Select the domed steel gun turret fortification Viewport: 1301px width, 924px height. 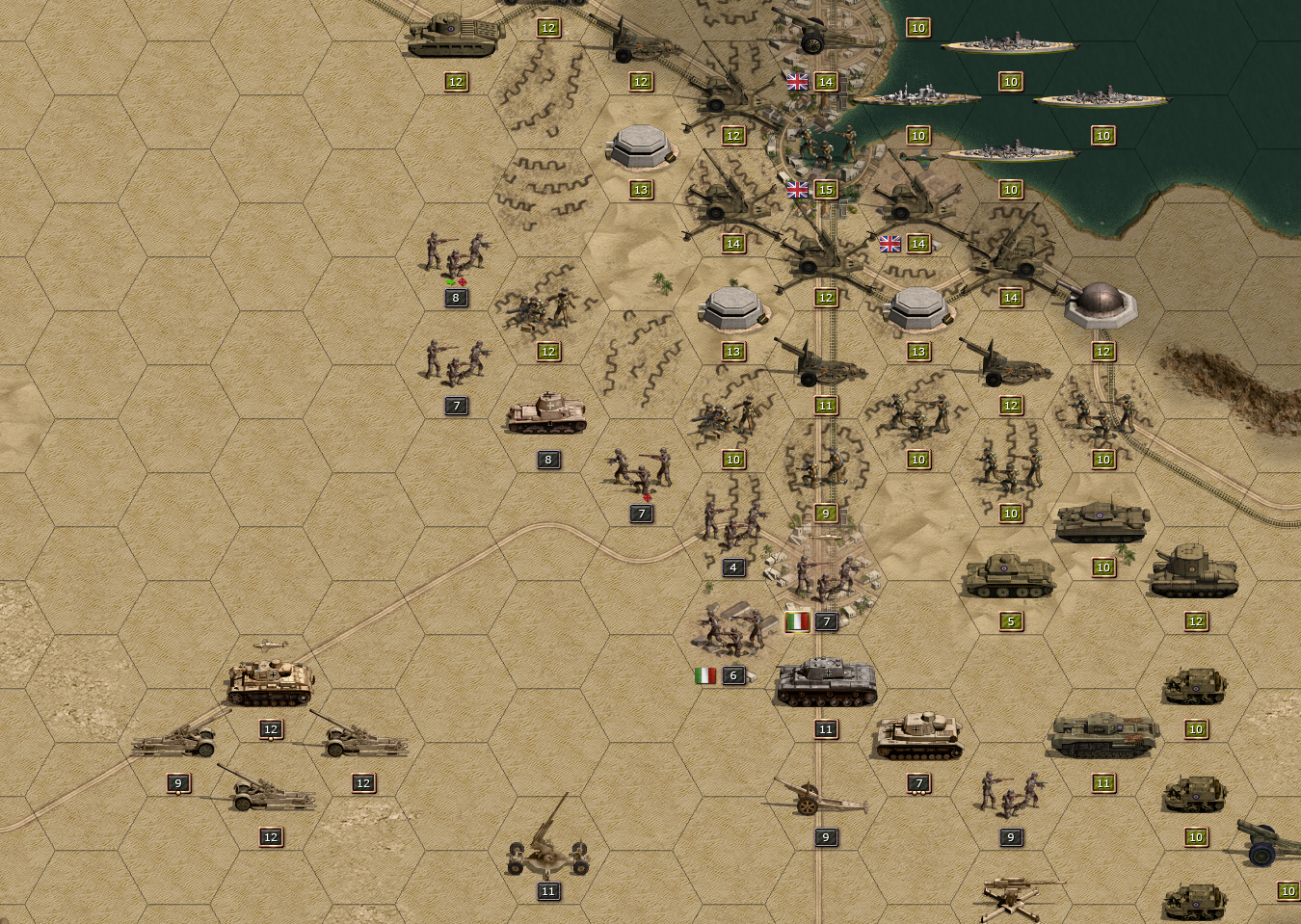[1101, 305]
